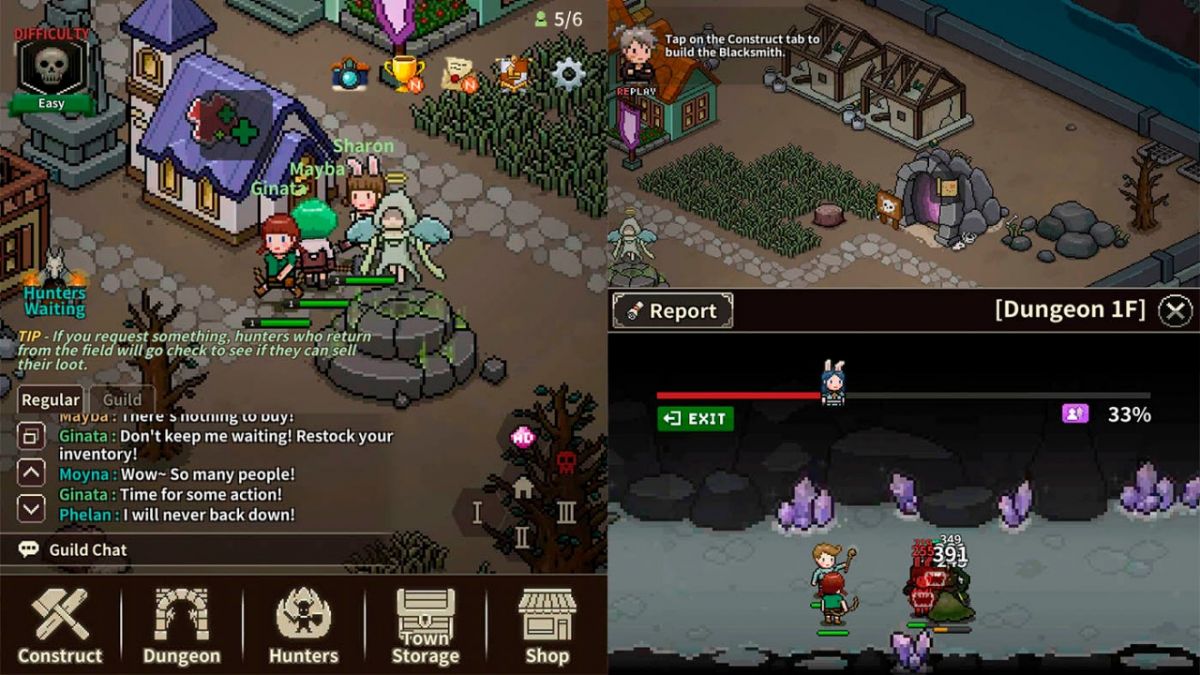Open settings with the gear icon

[x=568, y=73]
